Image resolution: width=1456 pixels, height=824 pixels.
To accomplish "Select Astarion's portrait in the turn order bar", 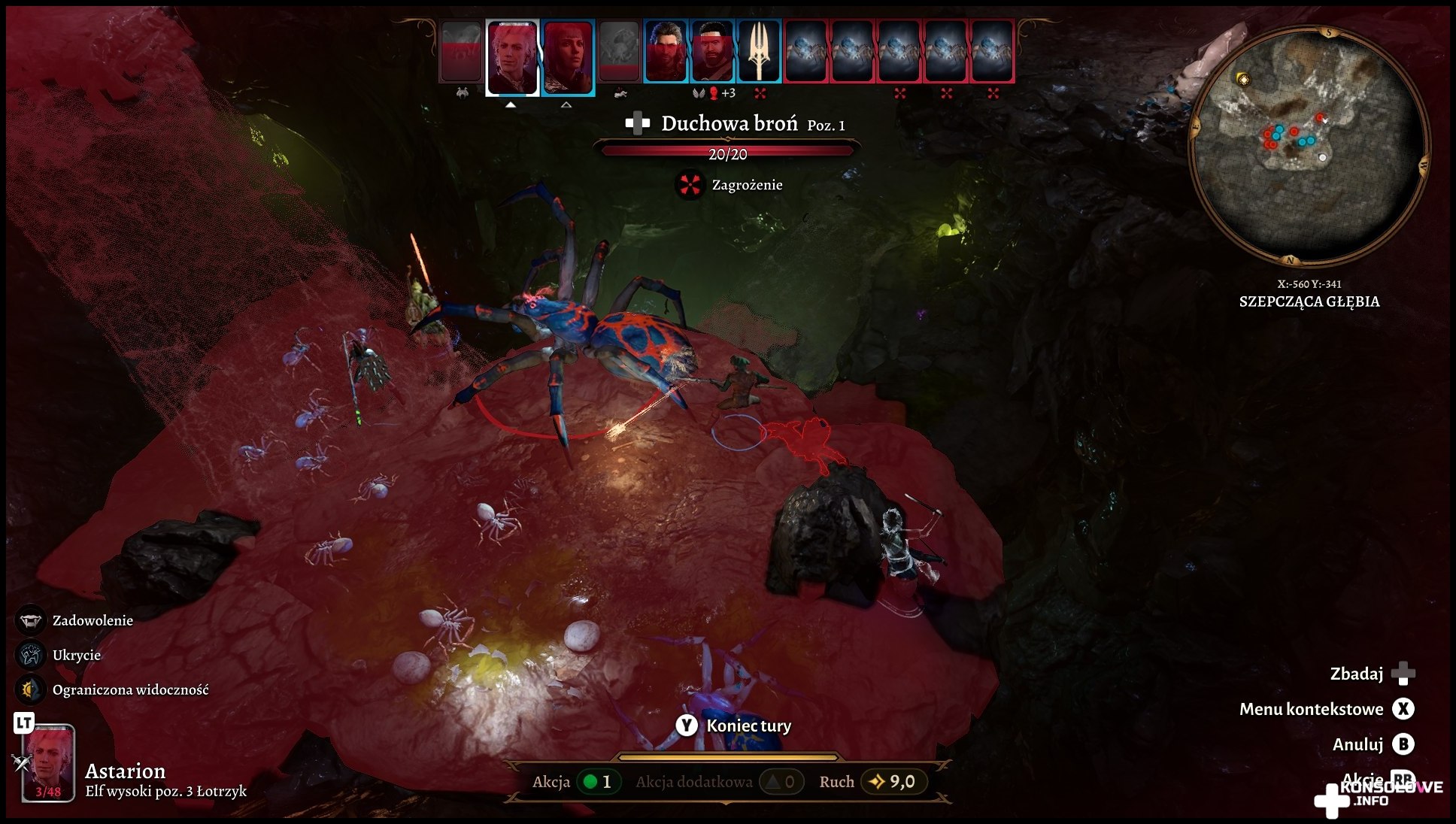I will [x=513, y=57].
